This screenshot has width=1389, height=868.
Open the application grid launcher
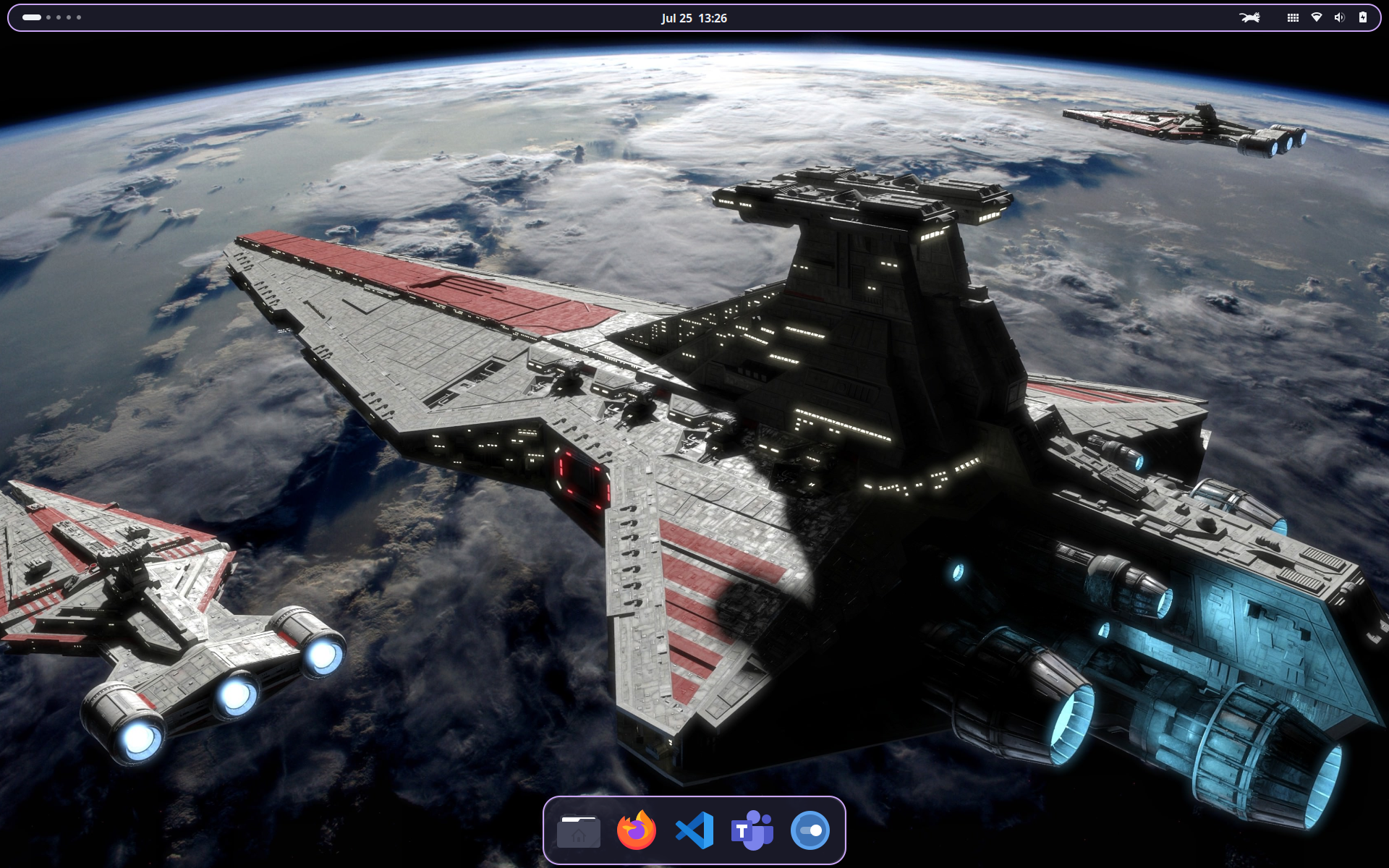click(x=1292, y=17)
